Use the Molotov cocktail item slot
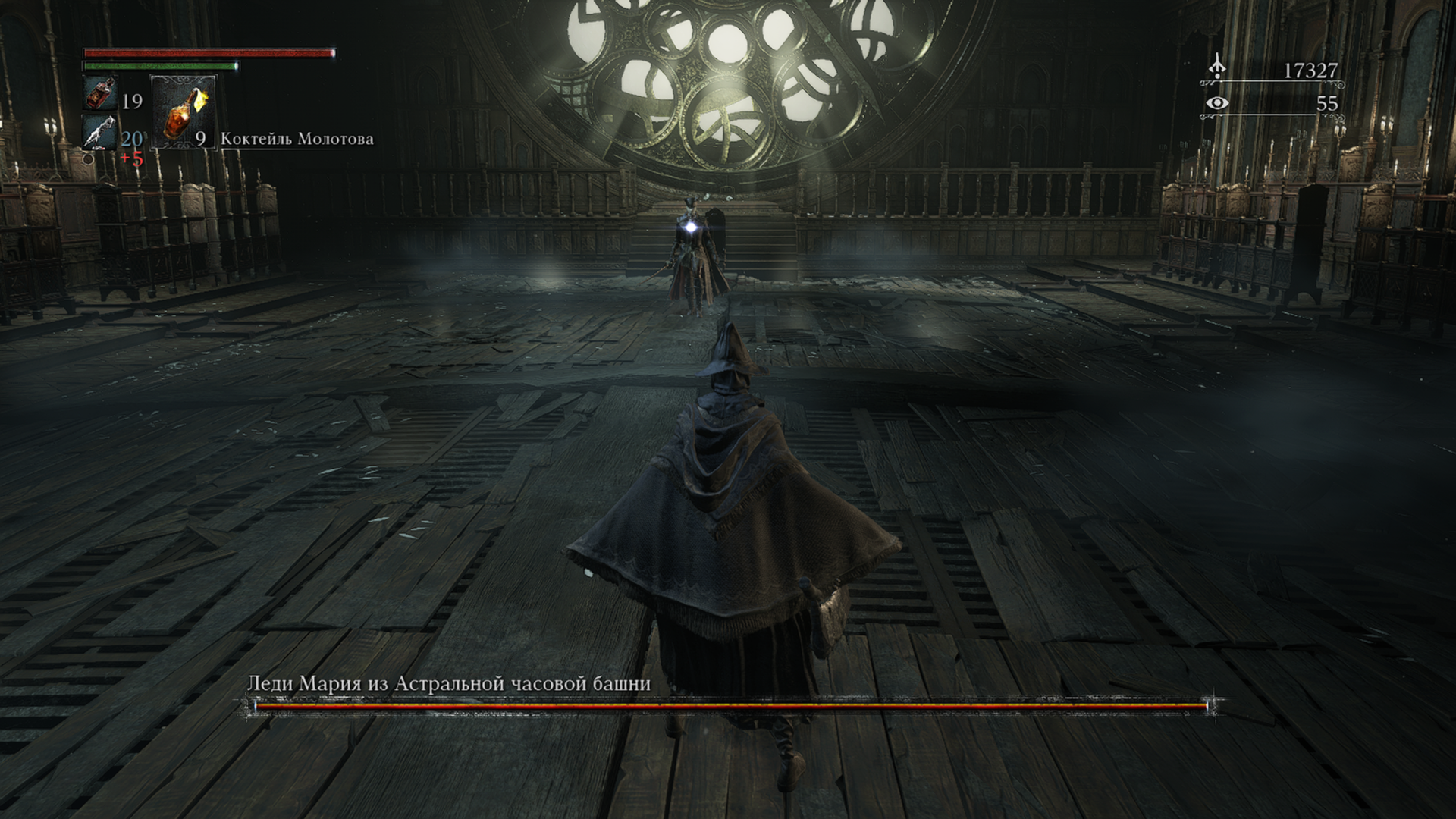Image resolution: width=1456 pixels, height=819 pixels. tap(184, 111)
